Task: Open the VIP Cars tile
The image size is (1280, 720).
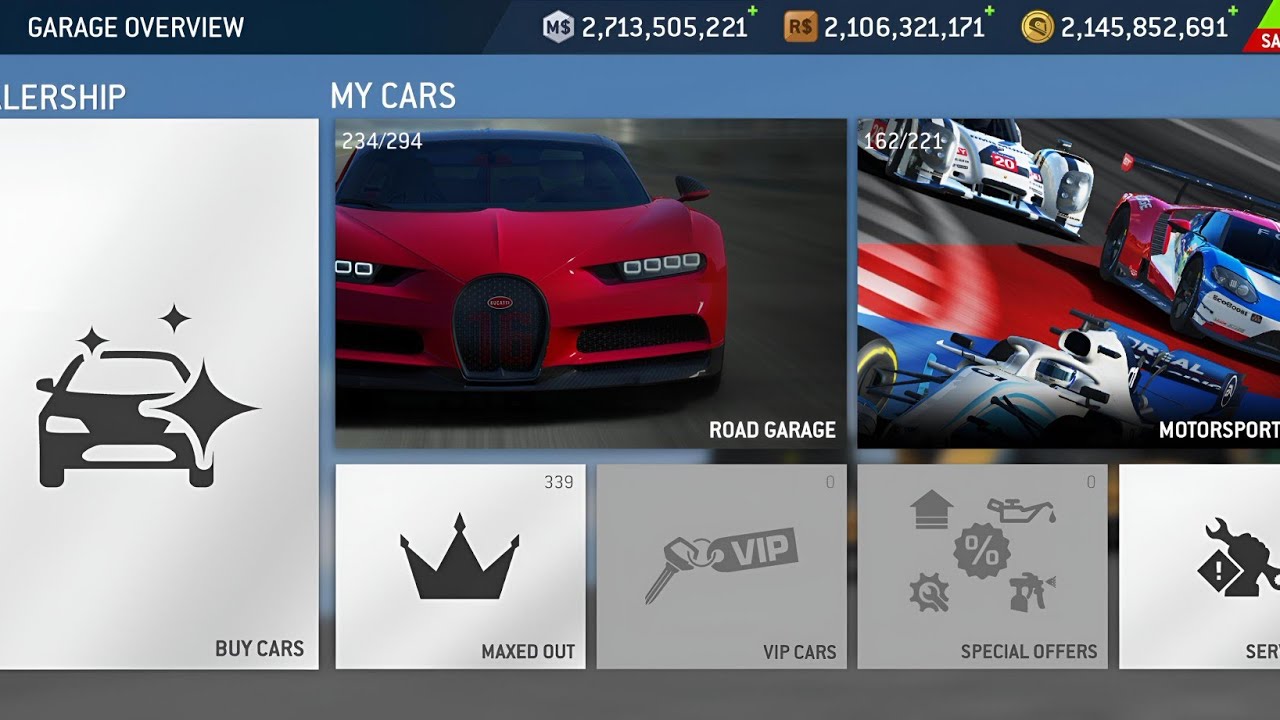Action: (721, 566)
